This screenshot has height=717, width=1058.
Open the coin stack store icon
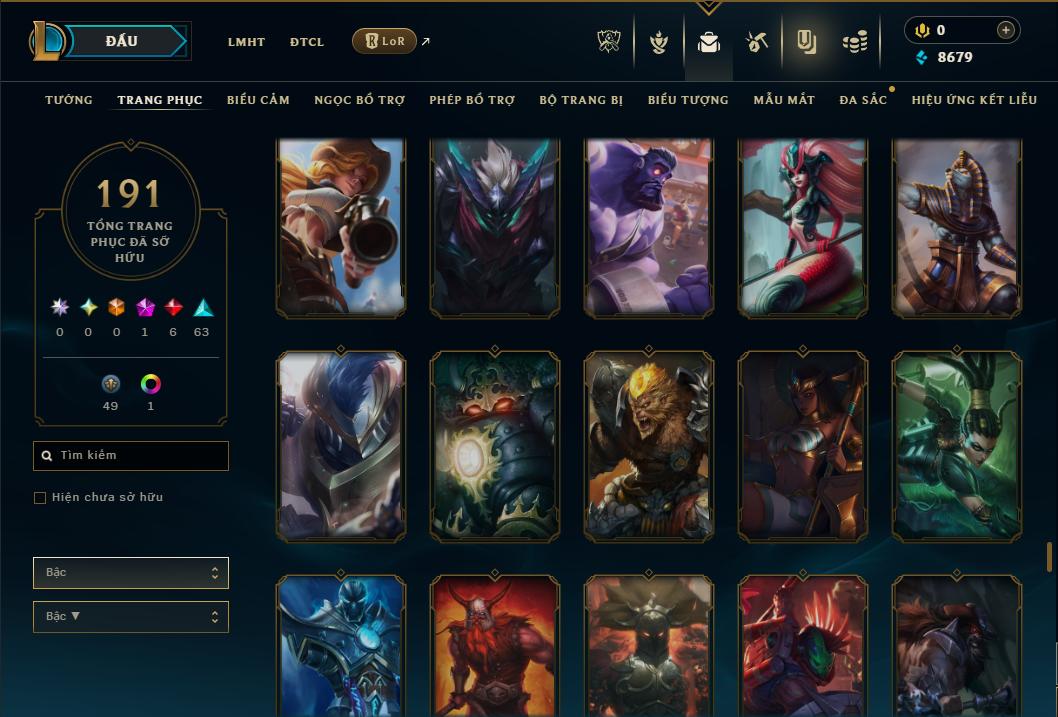click(x=854, y=42)
